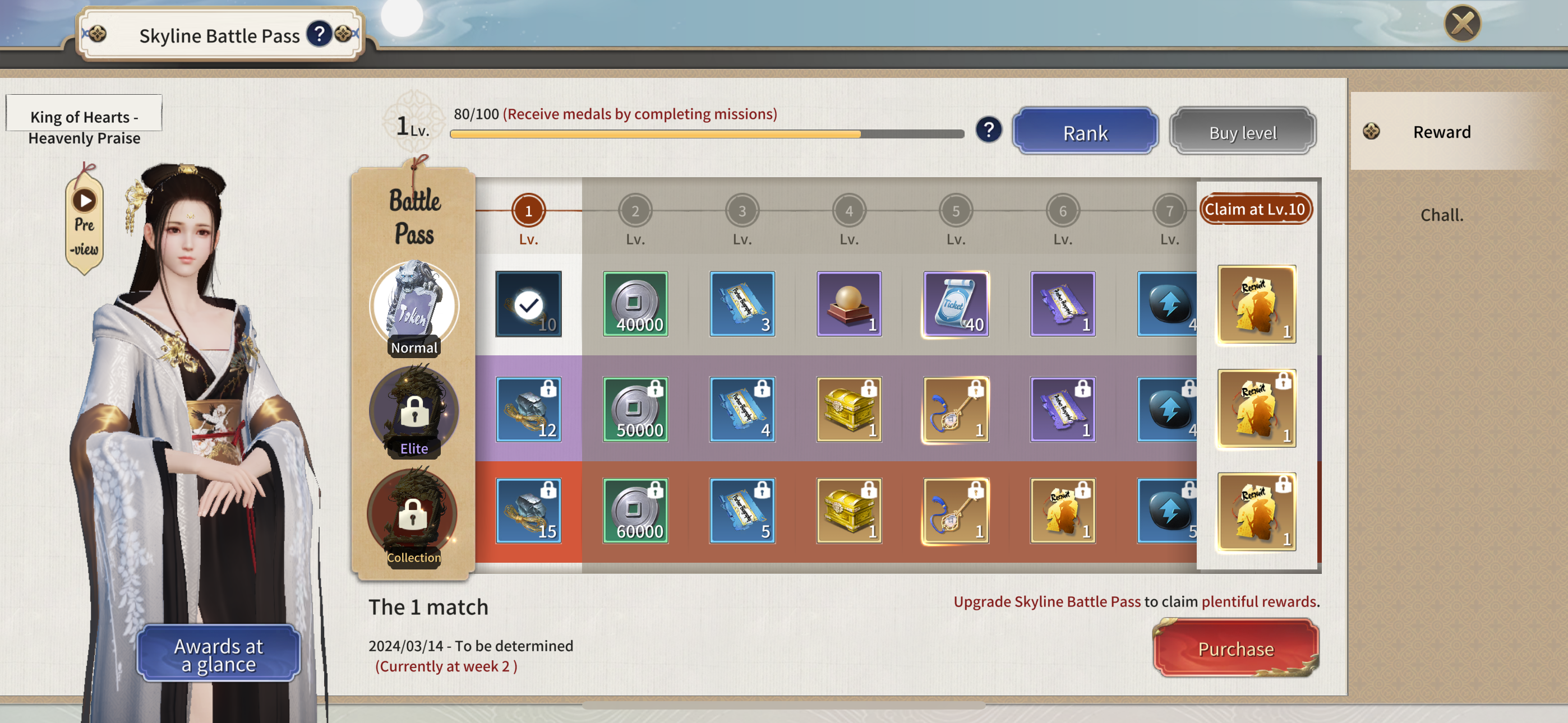Switch to the Chall. tab

pyautogui.click(x=1441, y=215)
